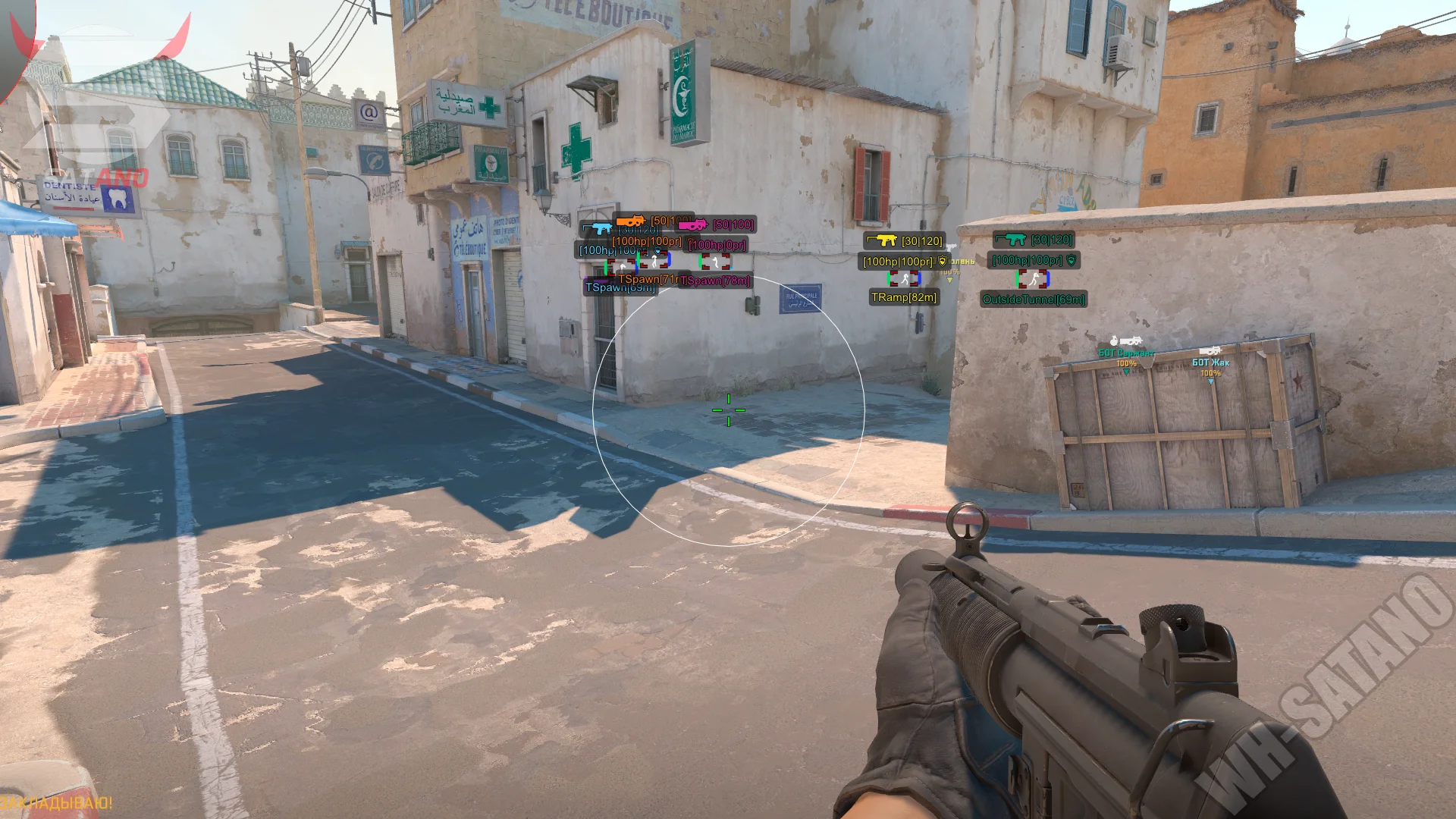
Task: Click the TRamp[82m] distance label
Action: 903,299
